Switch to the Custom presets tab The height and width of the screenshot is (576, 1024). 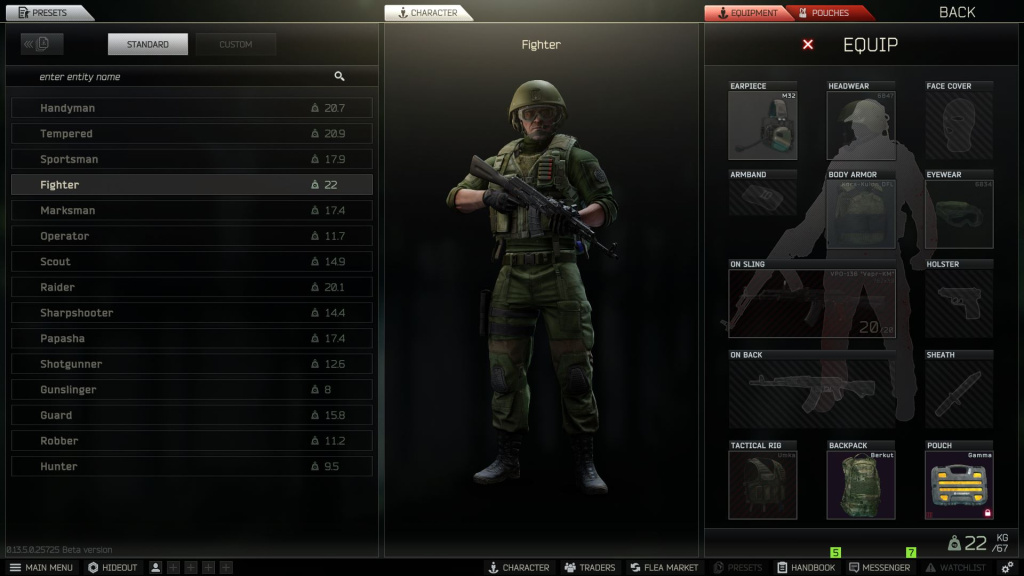tap(236, 45)
